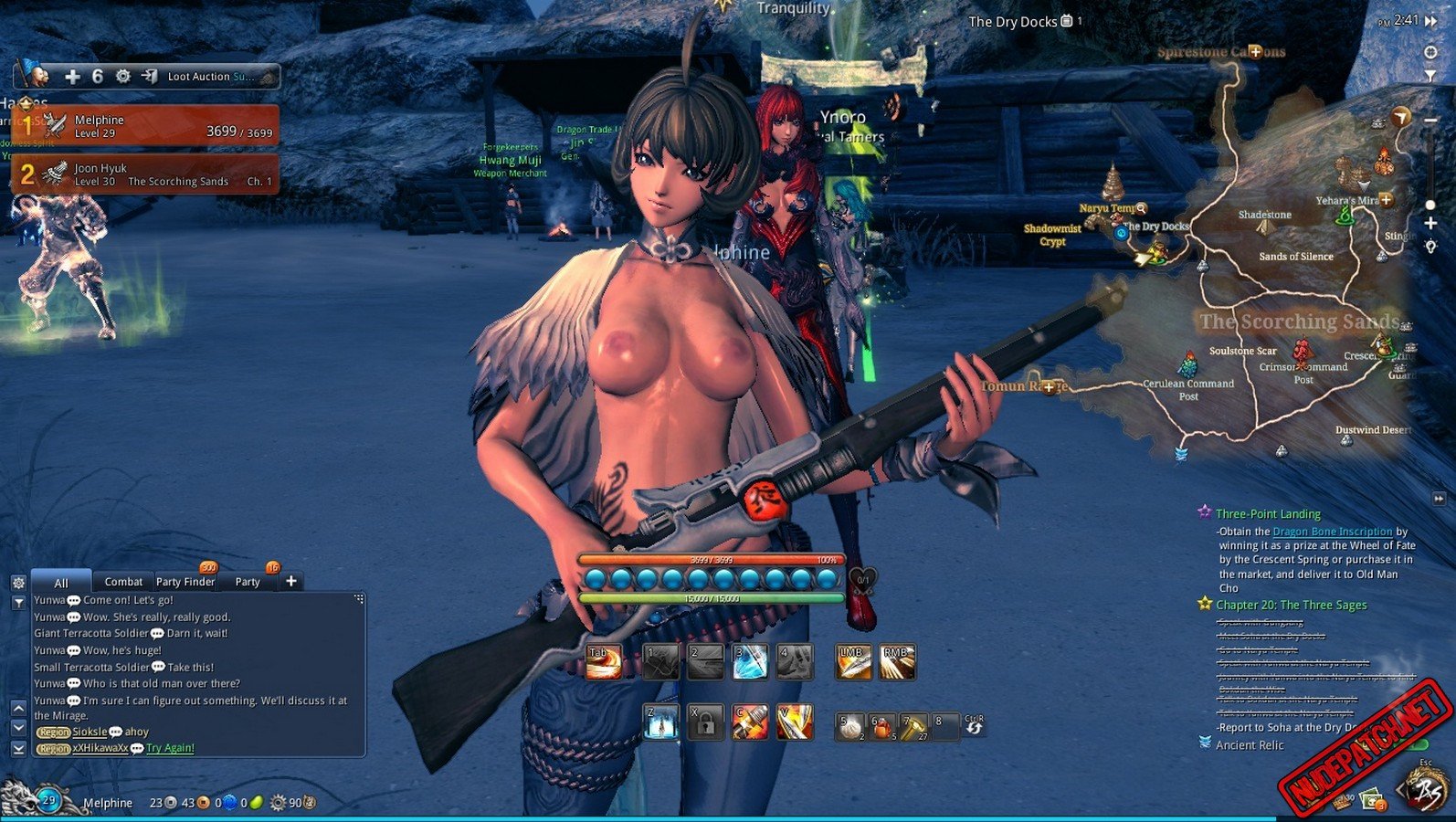Viewport: 1456px width, 822px height.
Task: Activate the skill in slot 3
Action: point(750,662)
